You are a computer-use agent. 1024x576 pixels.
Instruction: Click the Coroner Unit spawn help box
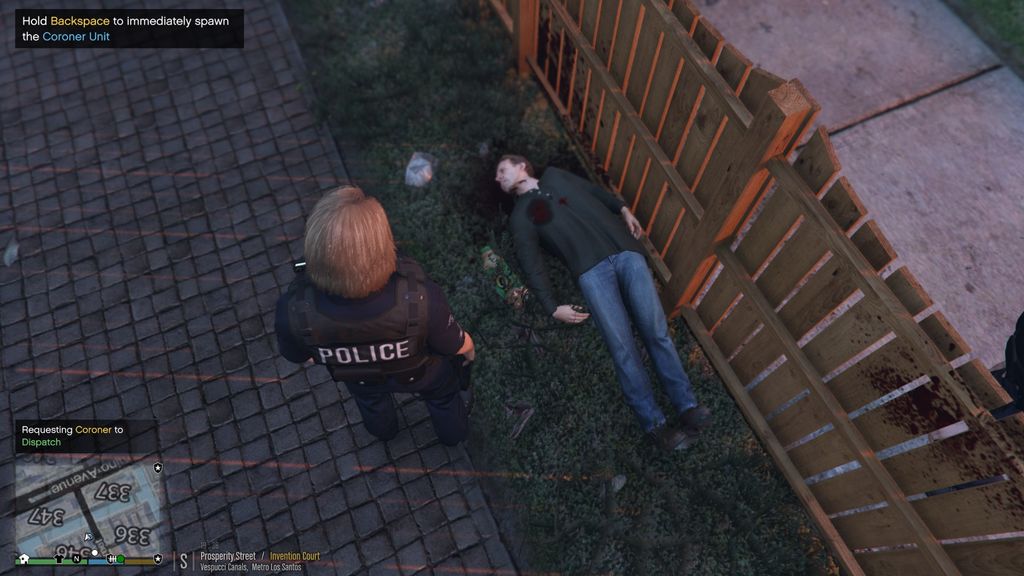point(129,28)
